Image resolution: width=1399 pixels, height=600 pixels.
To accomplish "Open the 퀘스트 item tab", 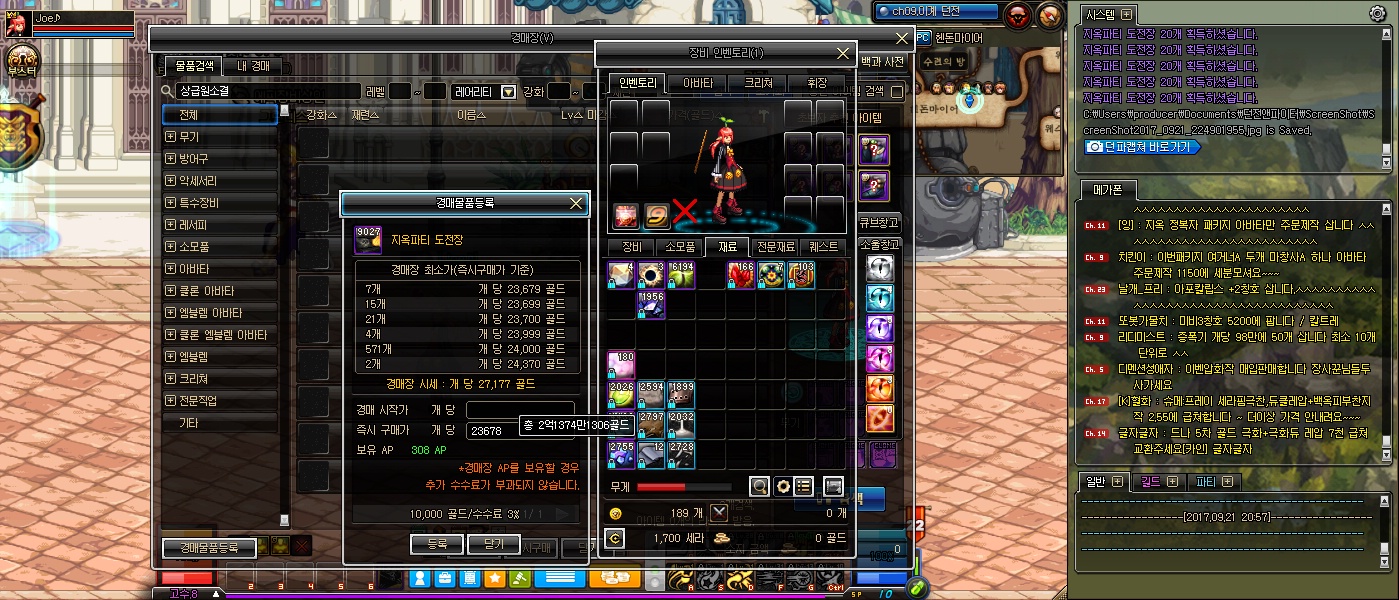I will point(824,246).
